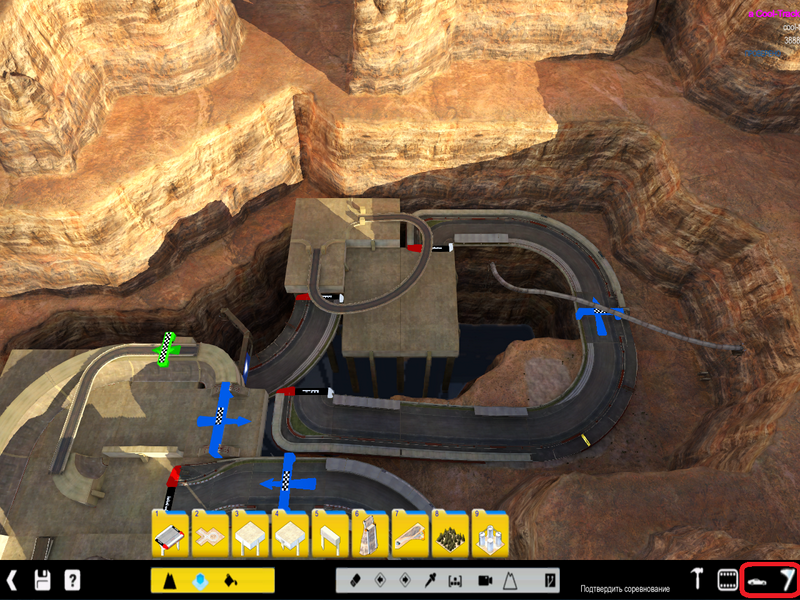This screenshot has width=800, height=600.
Task: Open folder 5 with the arch block
Action: (x=330, y=535)
